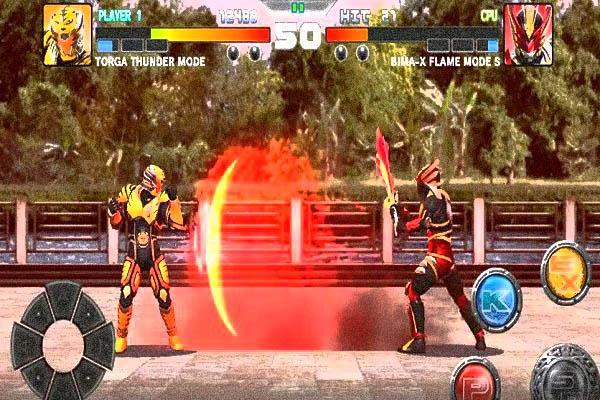
Task: Tap the blue K kick button
Action: pos(496,298)
